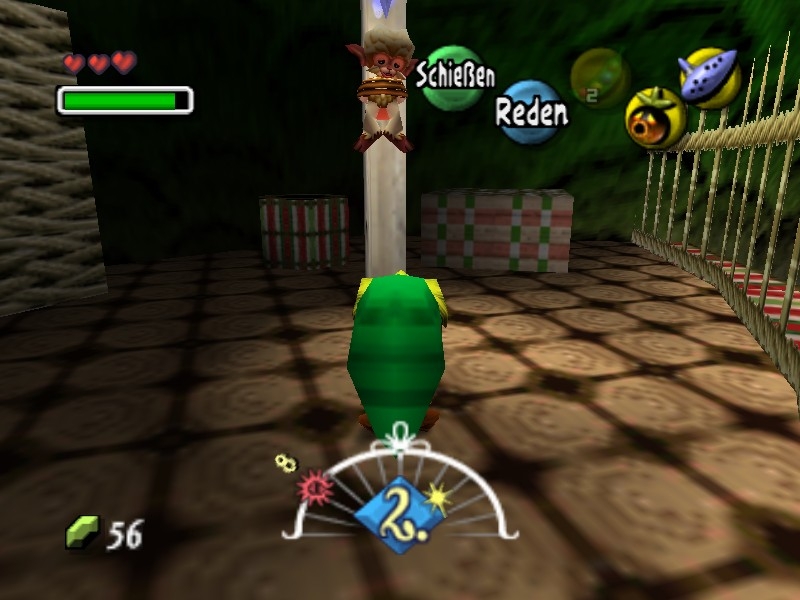Image resolution: width=800 pixels, height=600 pixels.
Task: Click the dimmed item slot showing 2
Action: [x=598, y=78]
